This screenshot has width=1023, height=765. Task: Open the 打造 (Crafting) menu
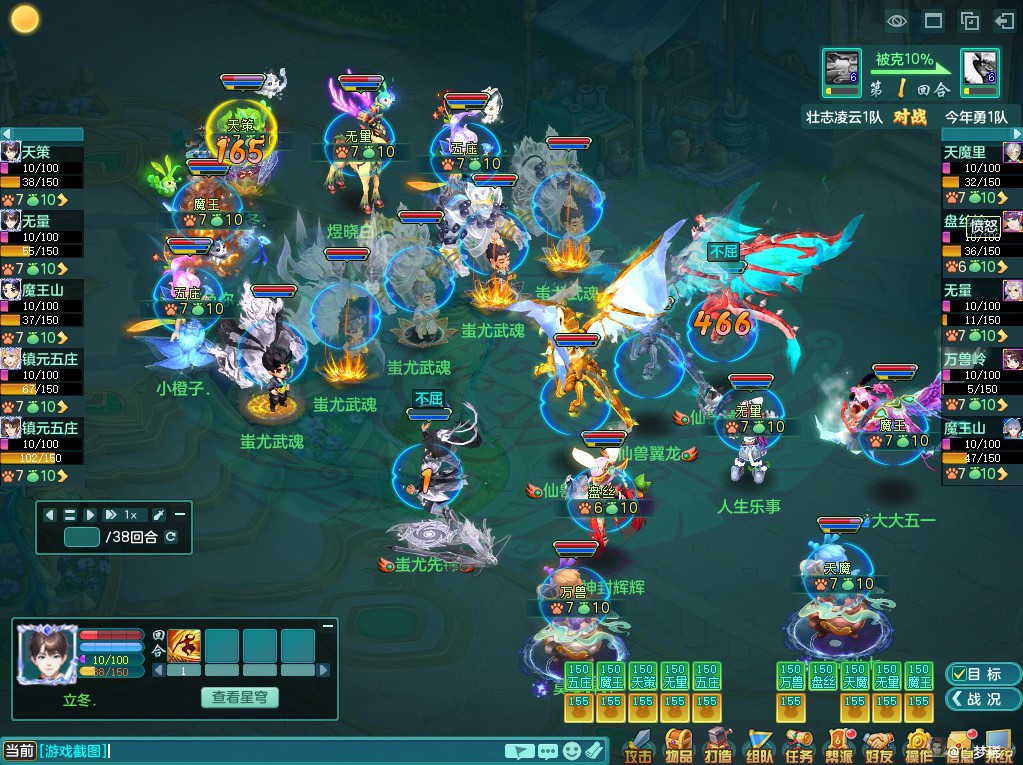[719, 744]
